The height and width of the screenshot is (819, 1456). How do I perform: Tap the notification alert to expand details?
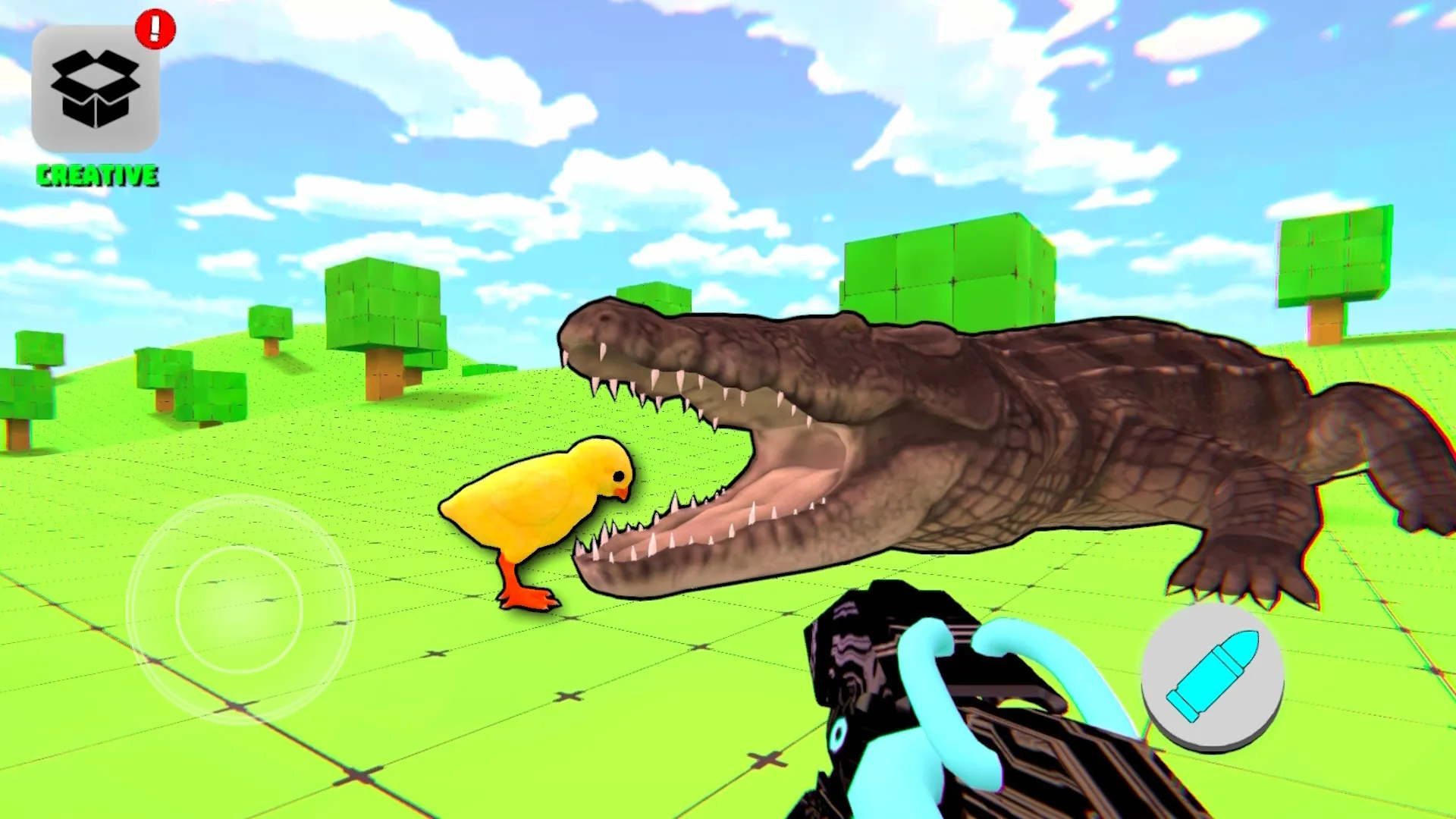click(x=154, y=27)
